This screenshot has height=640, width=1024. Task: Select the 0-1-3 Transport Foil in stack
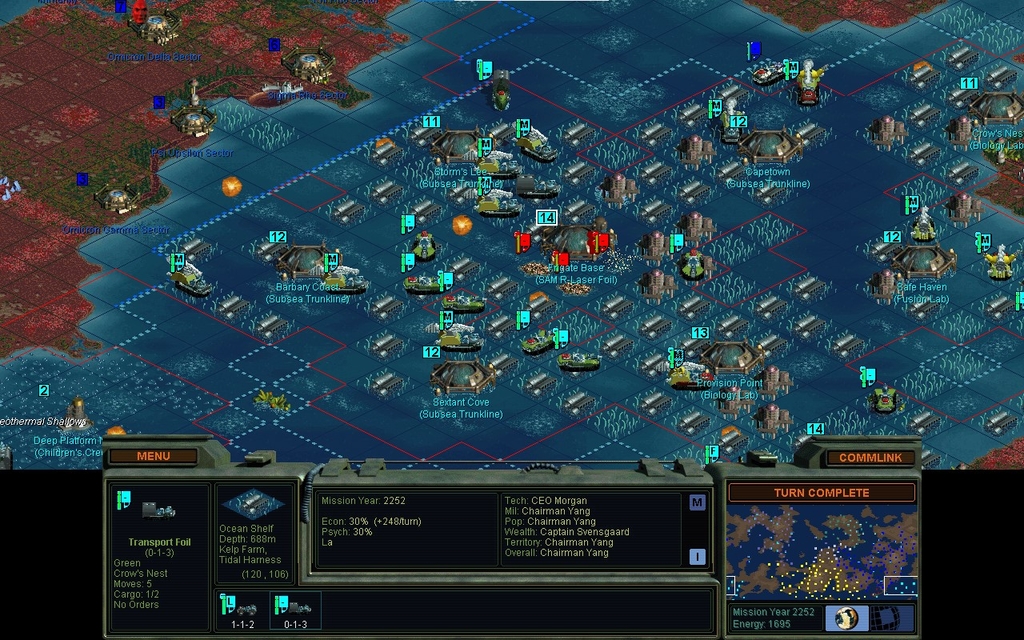coord(296,611)
